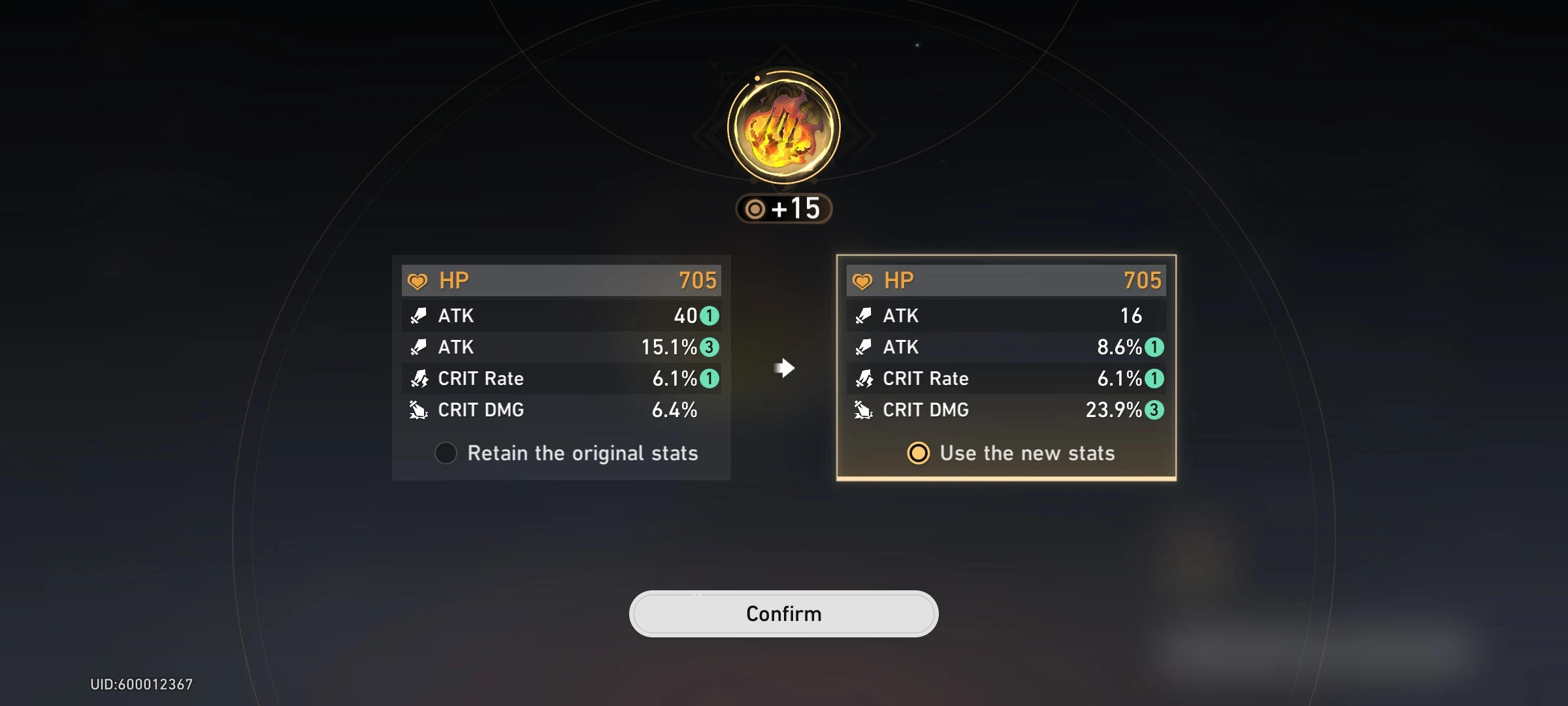Click the fiery relic artifact icon
This screenshot has width=1568, height=706.
click(x=783, y=128)
